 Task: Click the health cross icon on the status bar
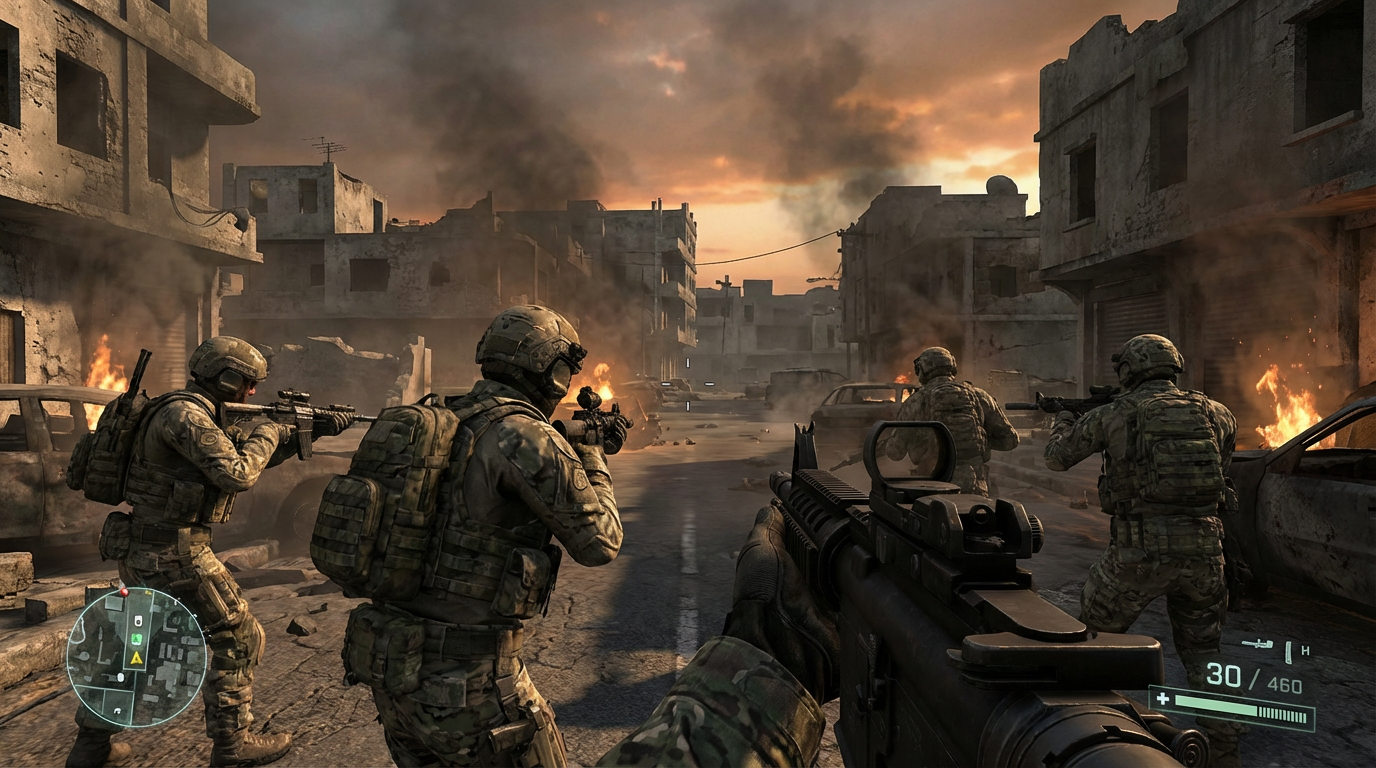1162,700
